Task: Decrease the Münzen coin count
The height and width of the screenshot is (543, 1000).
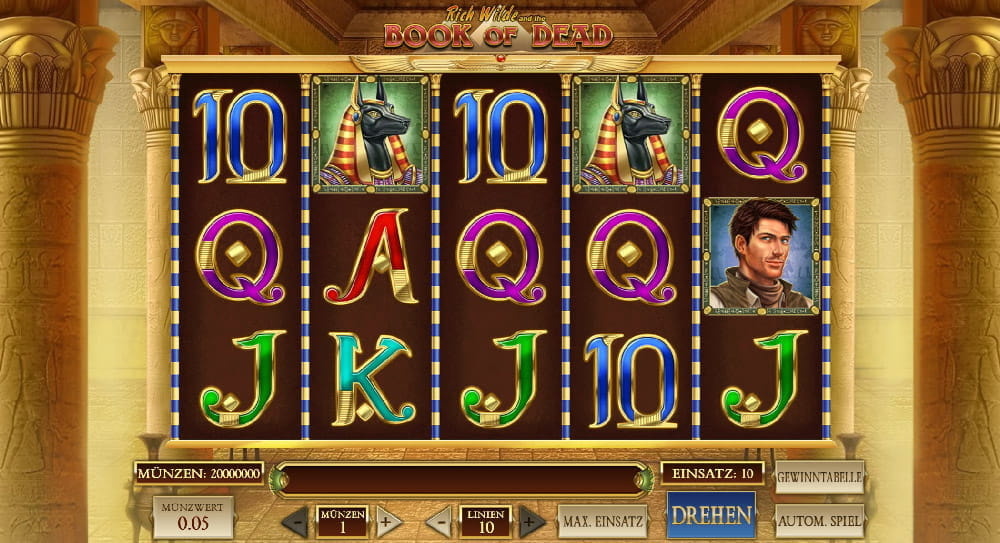Action: (295, 521)
